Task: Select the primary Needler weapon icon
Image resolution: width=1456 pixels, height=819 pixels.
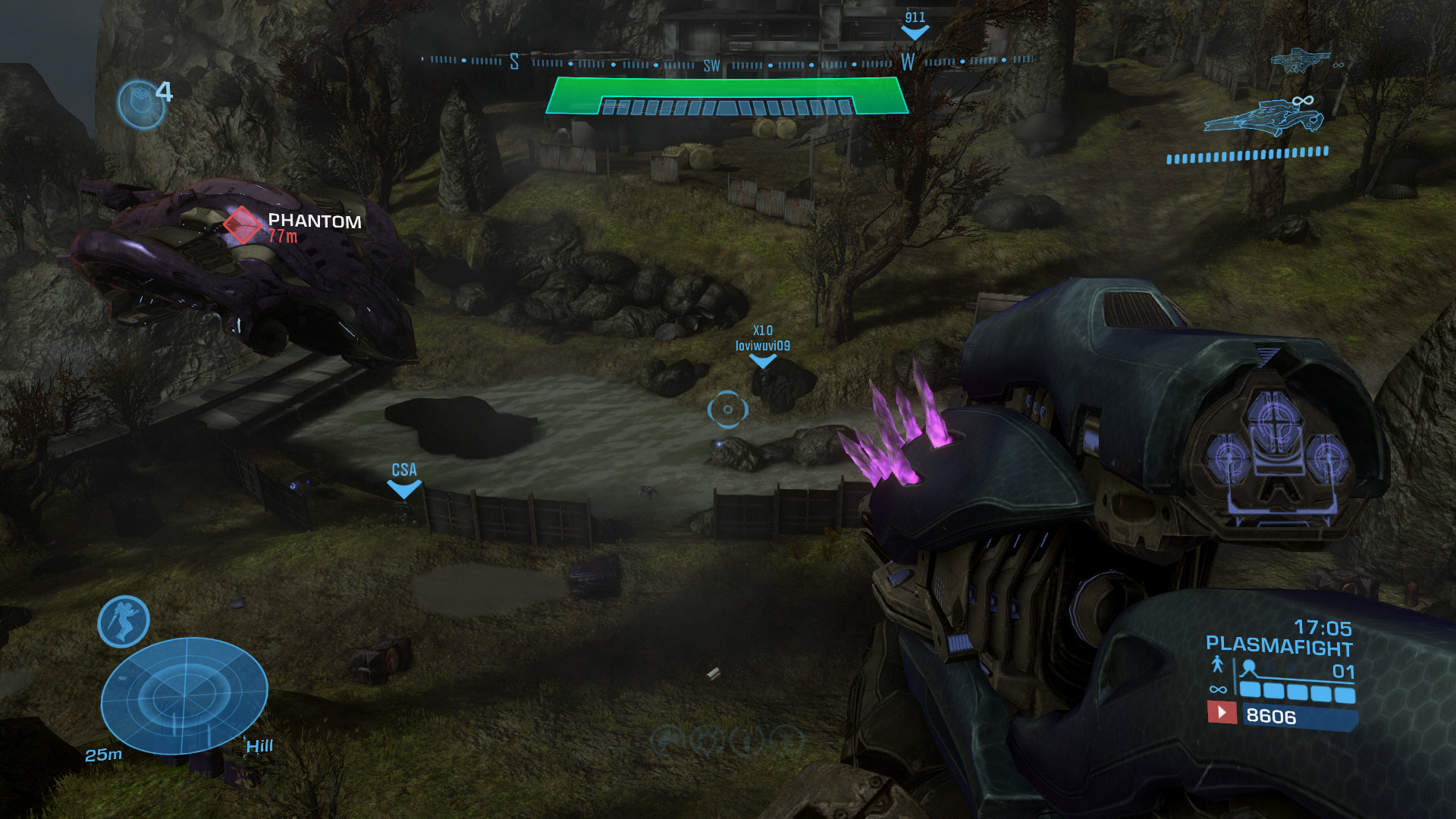Action: point(1263,119)
